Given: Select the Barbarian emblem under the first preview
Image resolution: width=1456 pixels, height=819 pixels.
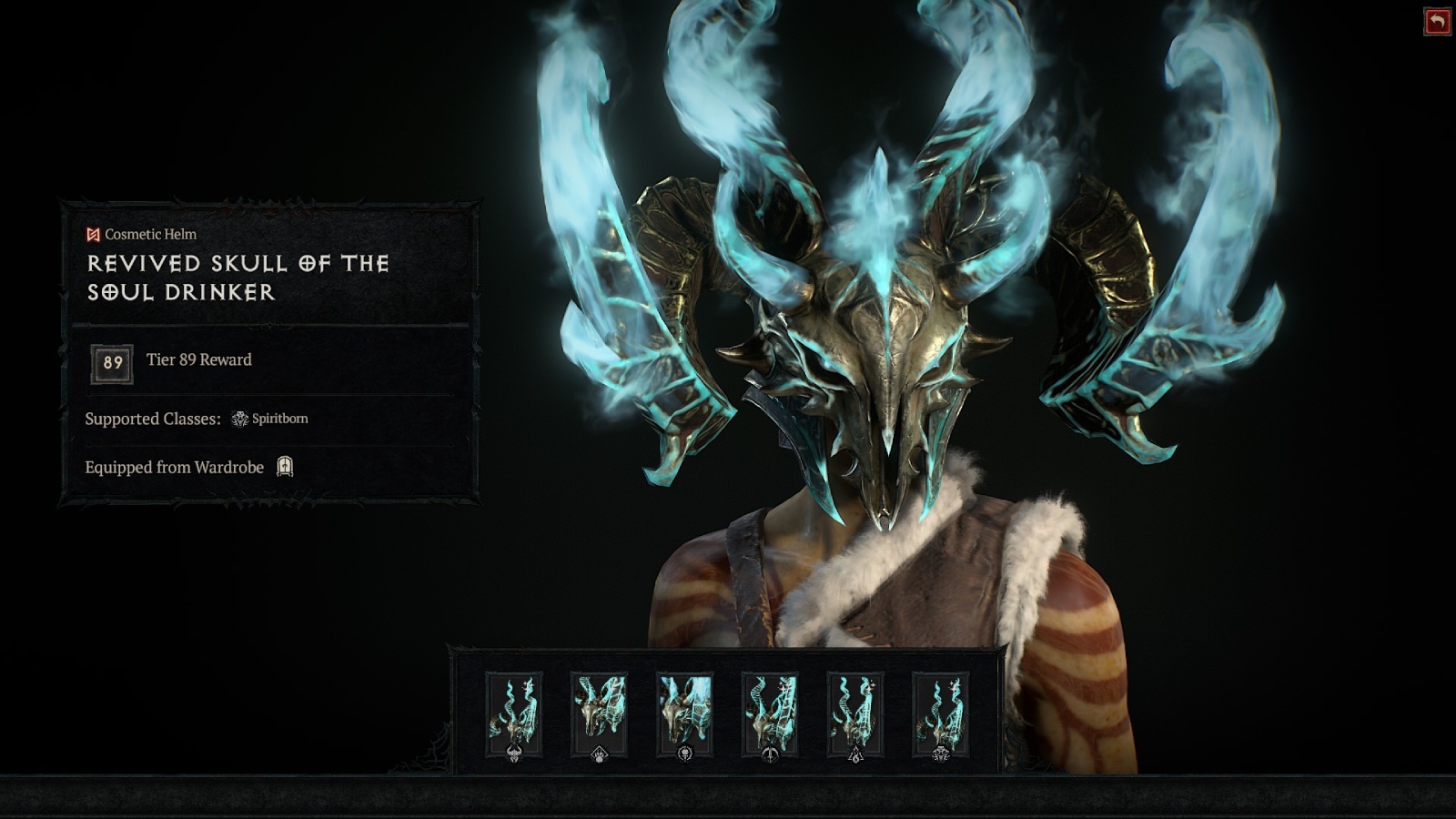Looking at the screenshot, I should pyautogui.click(x=513, y=752).
